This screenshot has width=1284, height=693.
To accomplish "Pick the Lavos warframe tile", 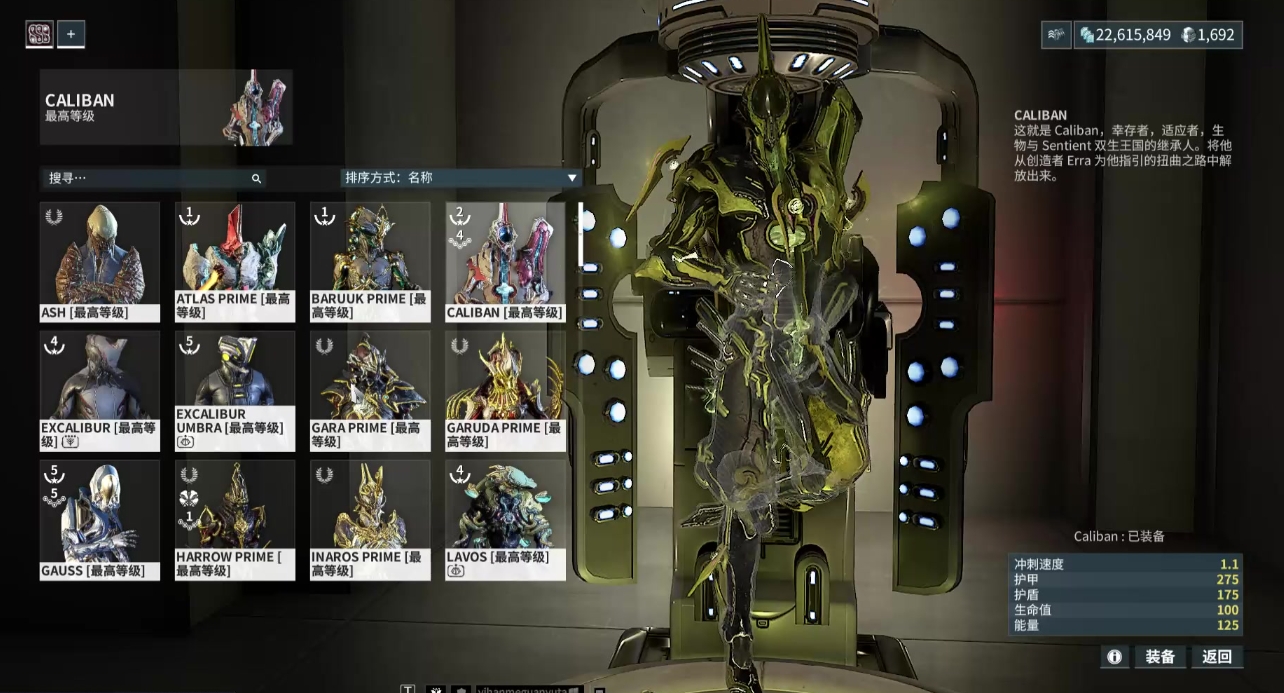I will 505,520.
